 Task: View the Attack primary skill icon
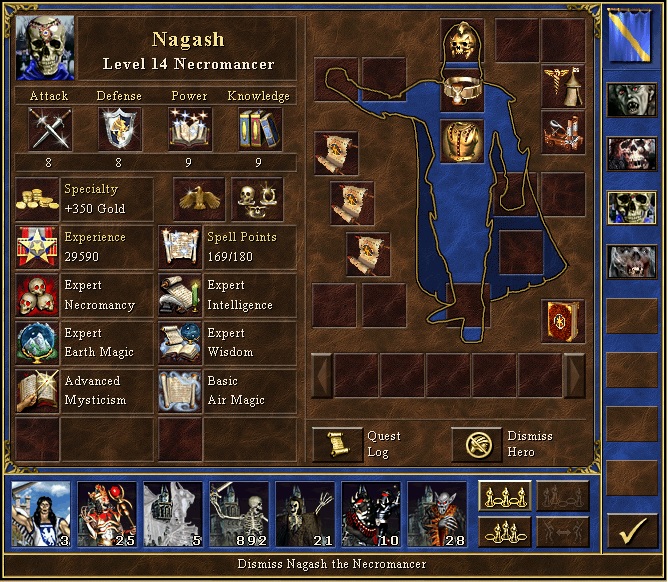click(x=48, y=128)
